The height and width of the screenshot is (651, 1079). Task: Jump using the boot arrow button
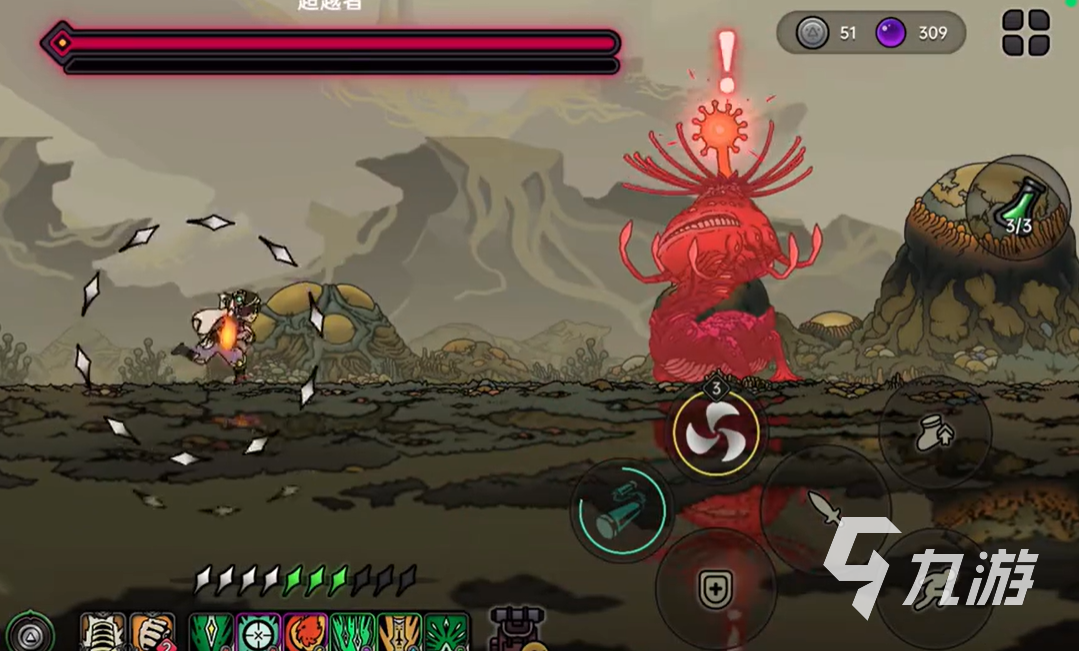click(x=933, y=432)
